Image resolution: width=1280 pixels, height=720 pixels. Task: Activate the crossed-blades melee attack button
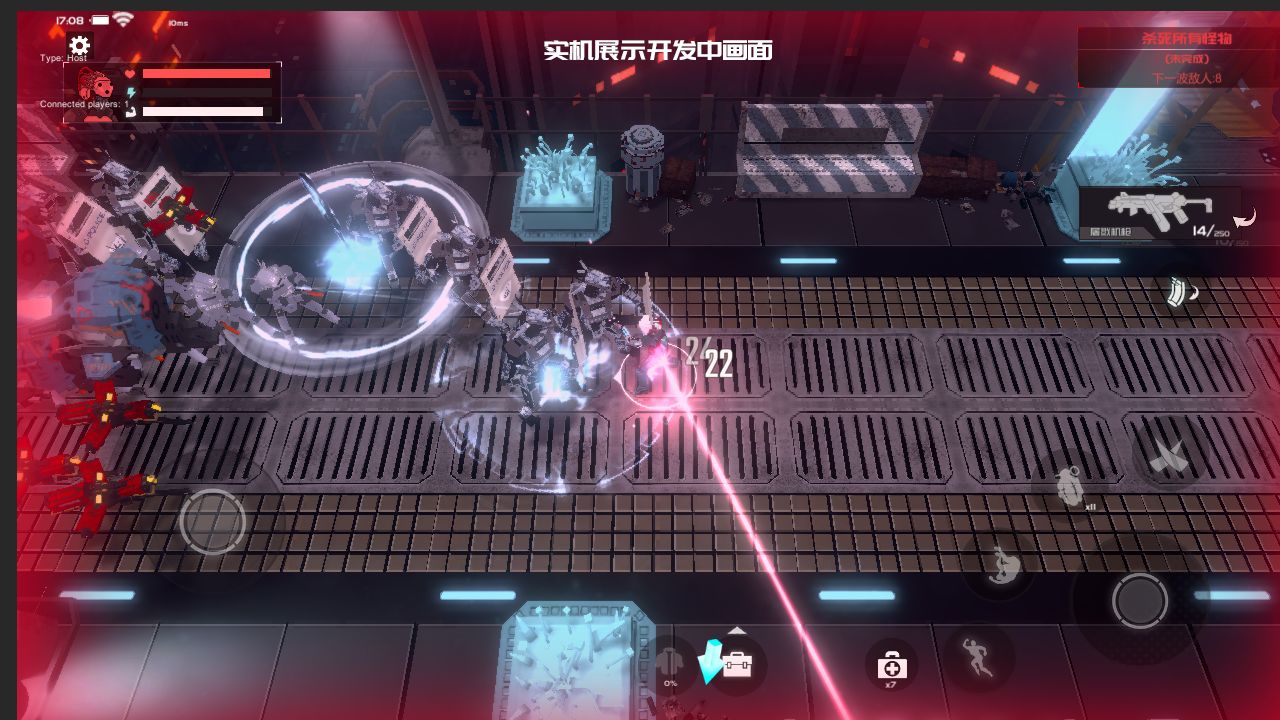coord(1166,456)
